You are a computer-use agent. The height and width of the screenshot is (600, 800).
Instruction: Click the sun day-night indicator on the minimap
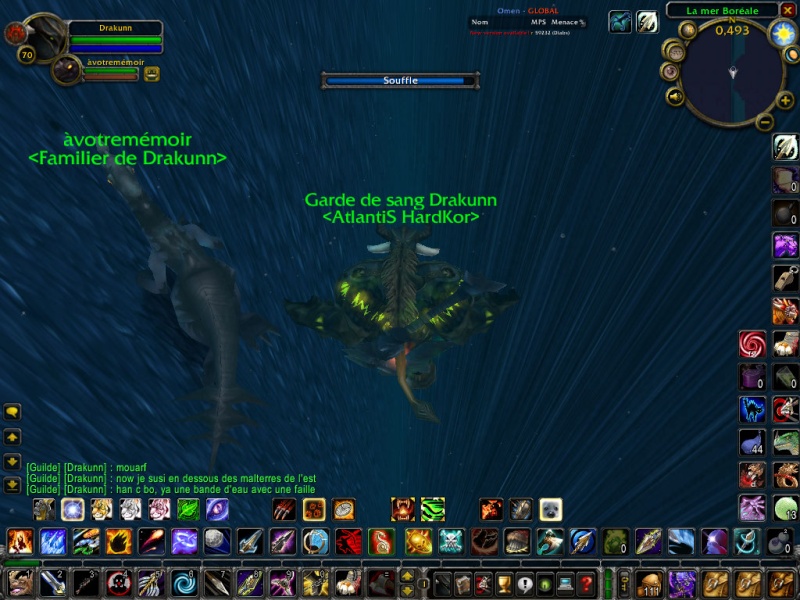click(x=781, y=34)
